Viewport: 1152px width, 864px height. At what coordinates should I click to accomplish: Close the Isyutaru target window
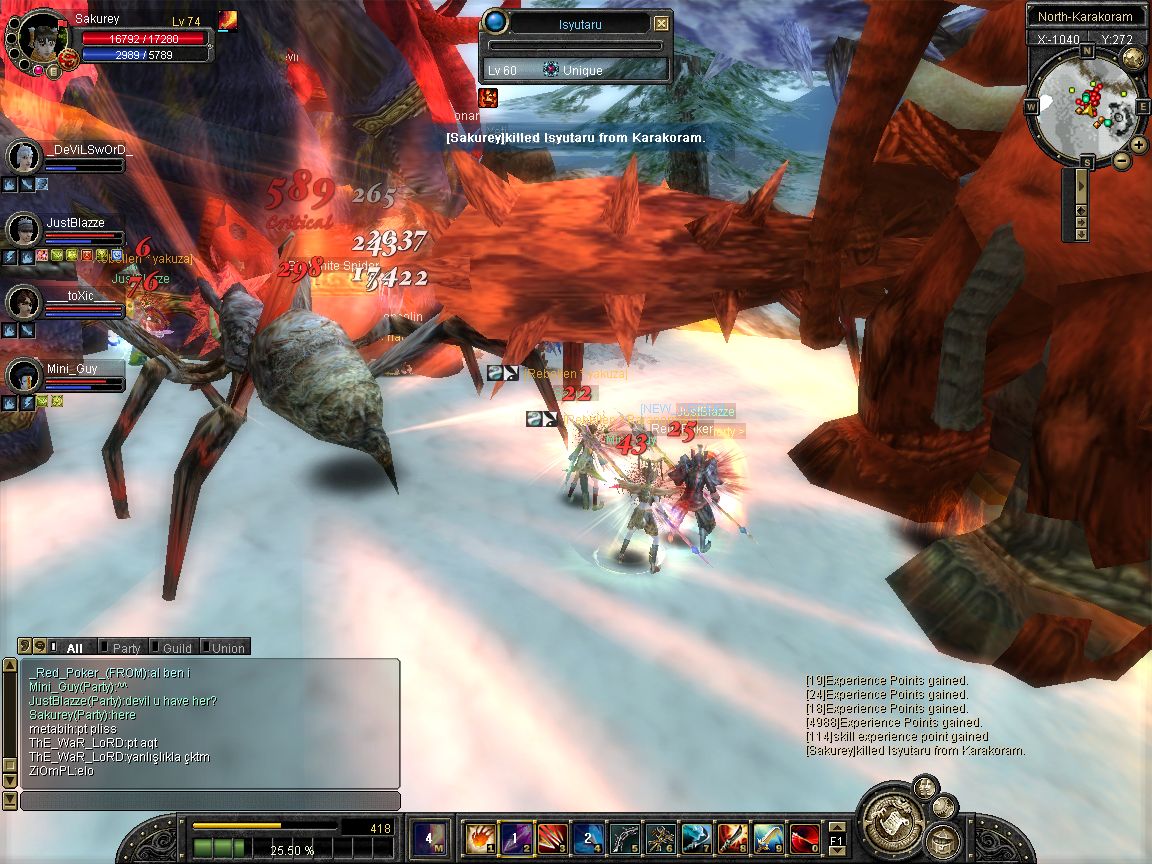(661, 23)
